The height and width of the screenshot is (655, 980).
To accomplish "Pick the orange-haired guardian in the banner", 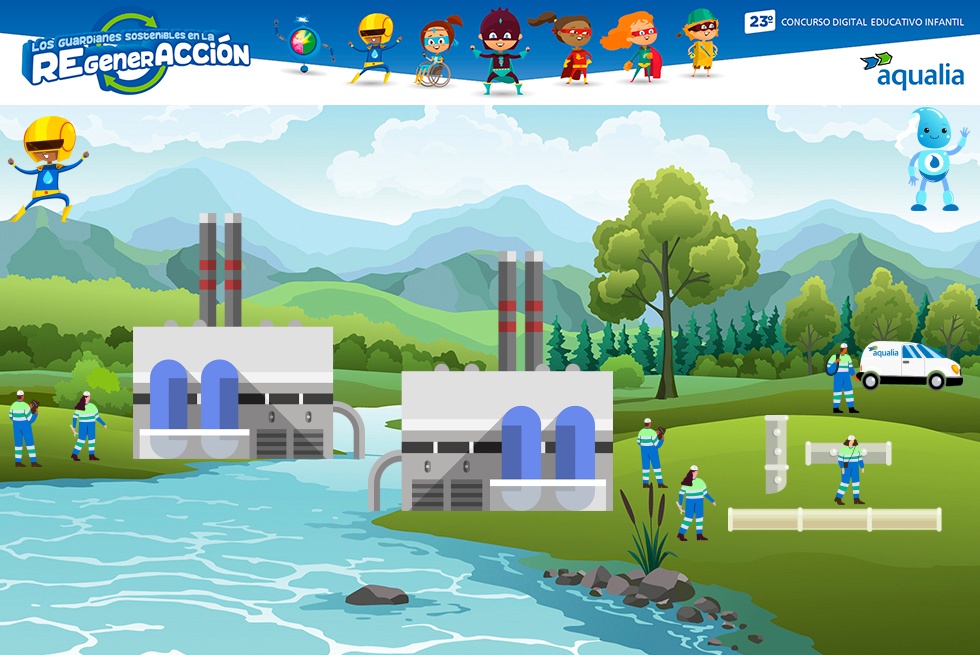I will click(x=636, y=48).
